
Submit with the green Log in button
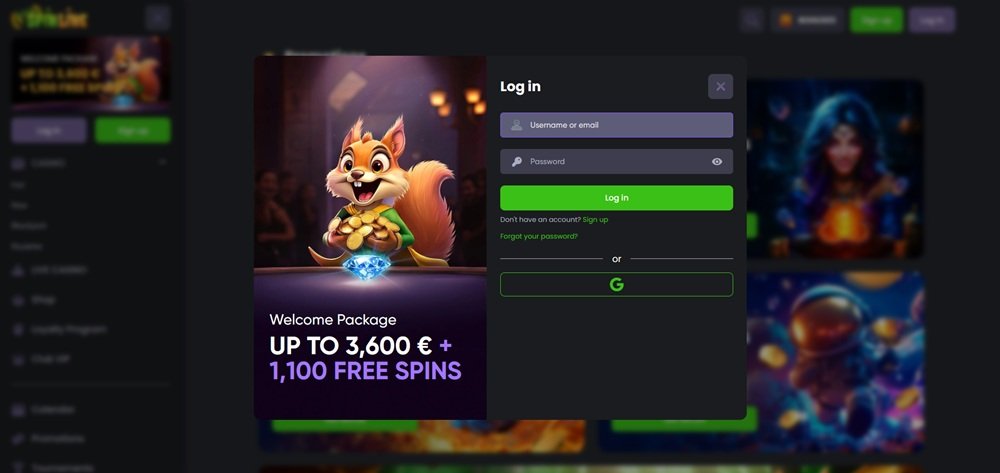click(x=616, y=198)
